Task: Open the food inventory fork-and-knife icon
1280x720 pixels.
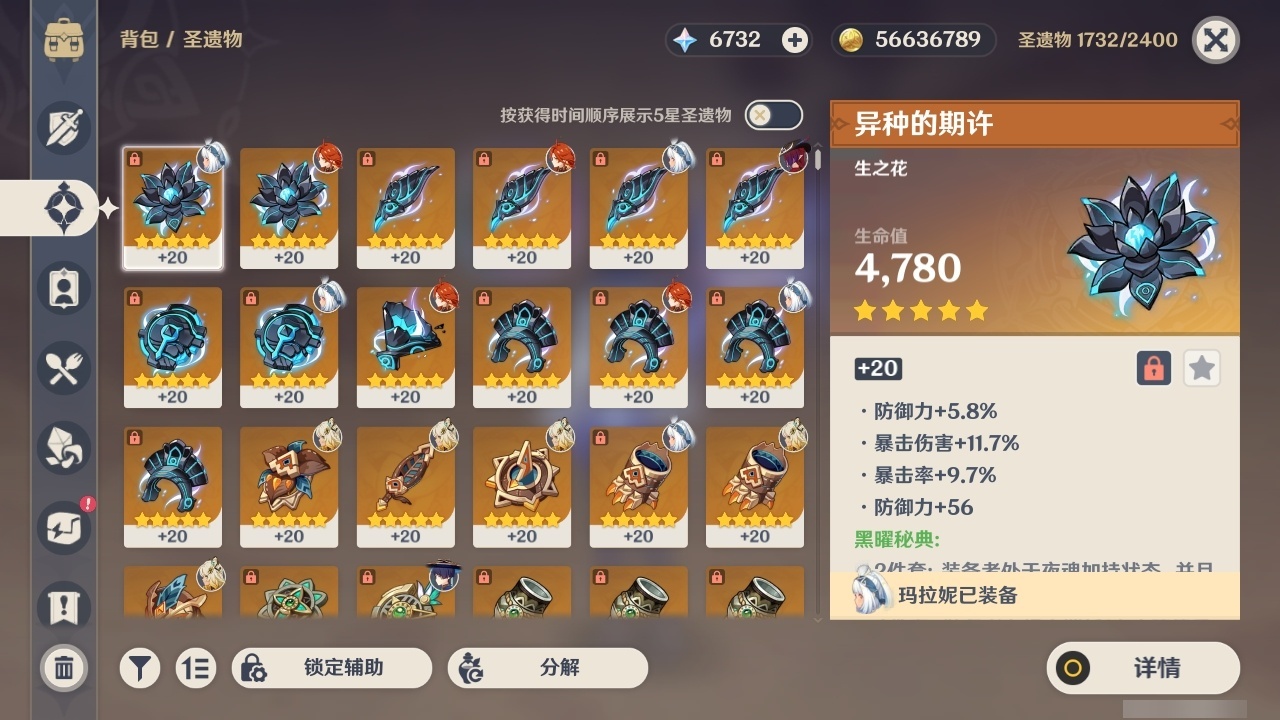Action: (63, 368)
